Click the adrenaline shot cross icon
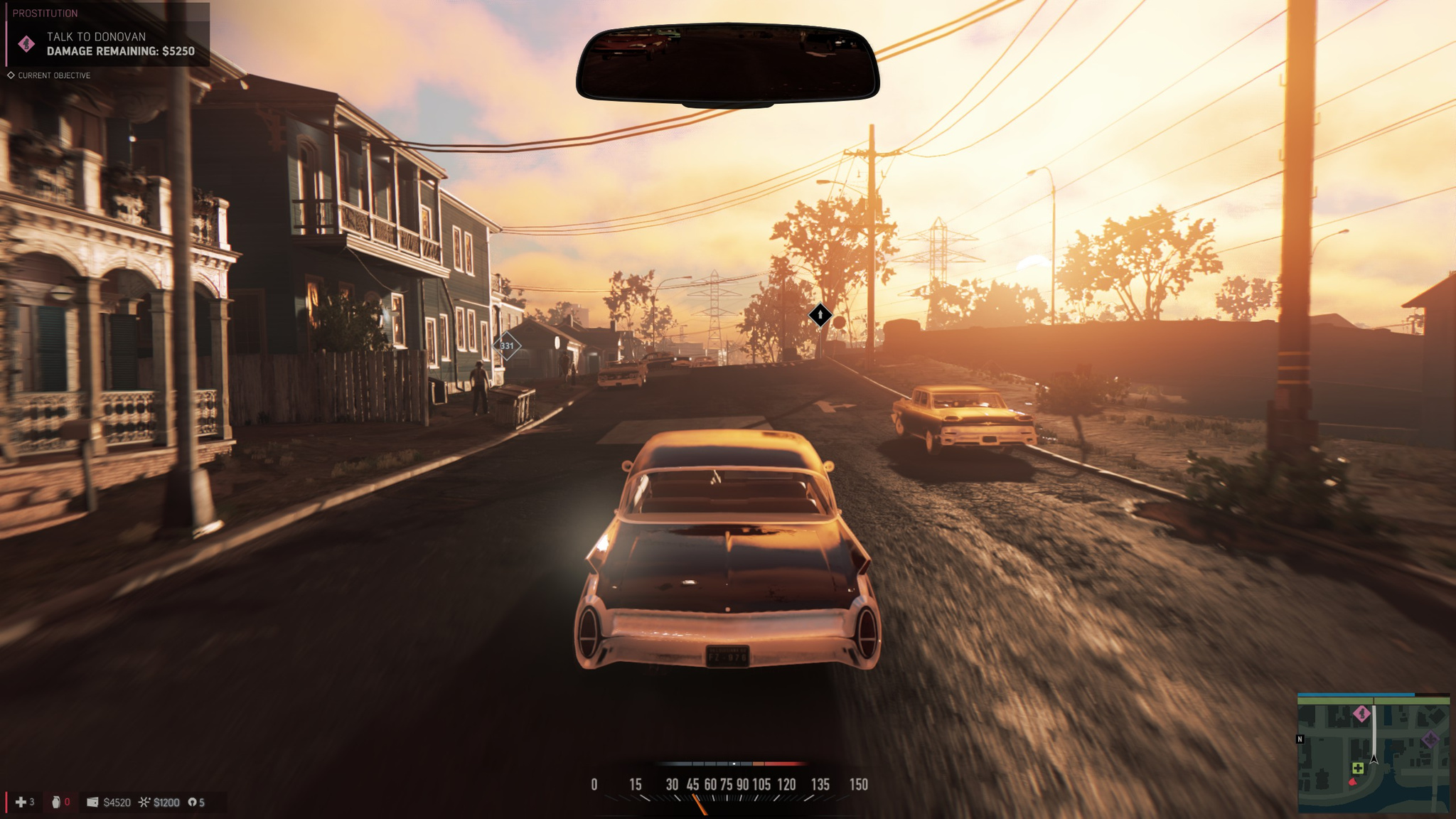Screen dimensions: 1456x819 [21, 802]
